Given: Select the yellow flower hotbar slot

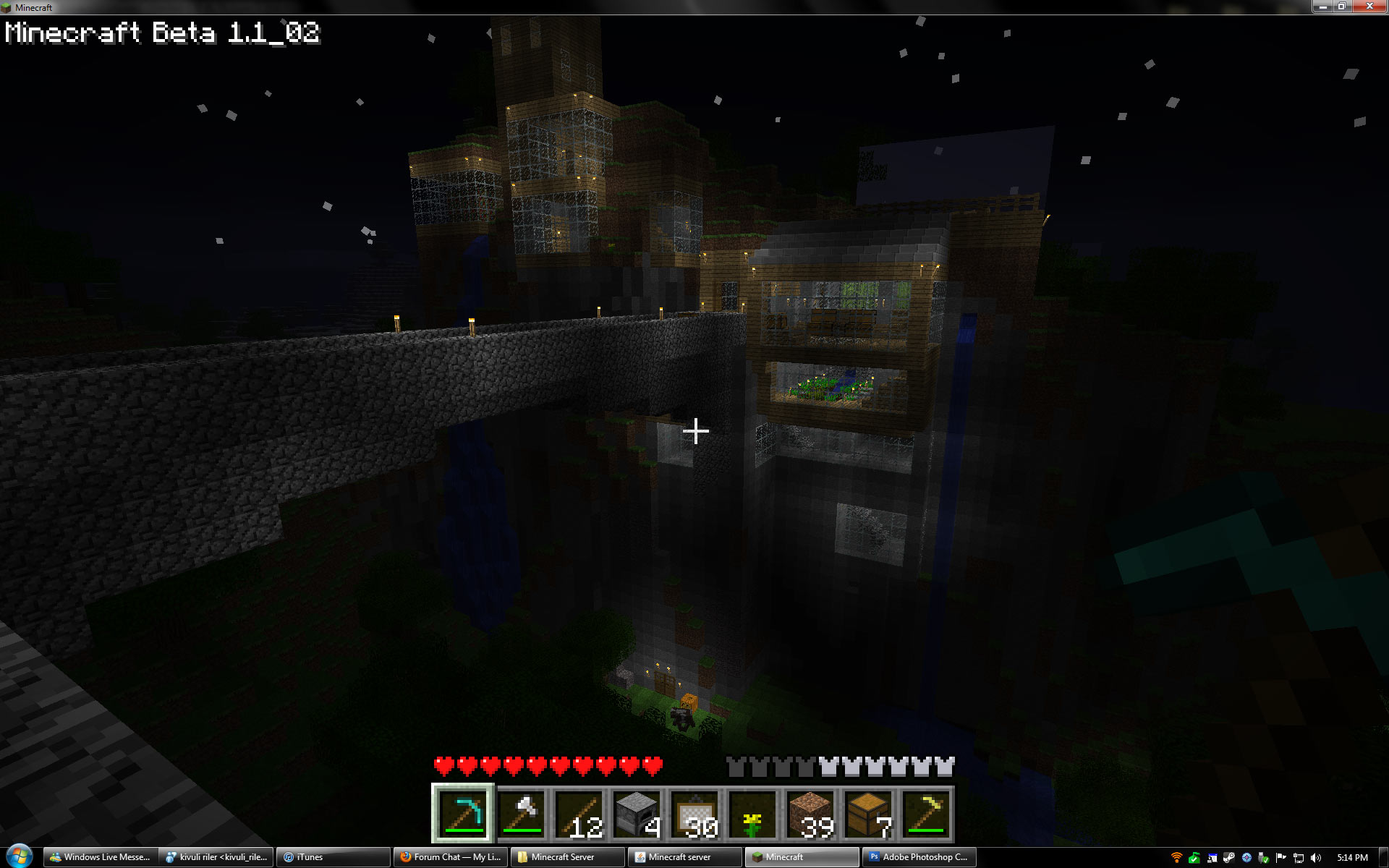Looking at the screenshot, I should [752, 814].
